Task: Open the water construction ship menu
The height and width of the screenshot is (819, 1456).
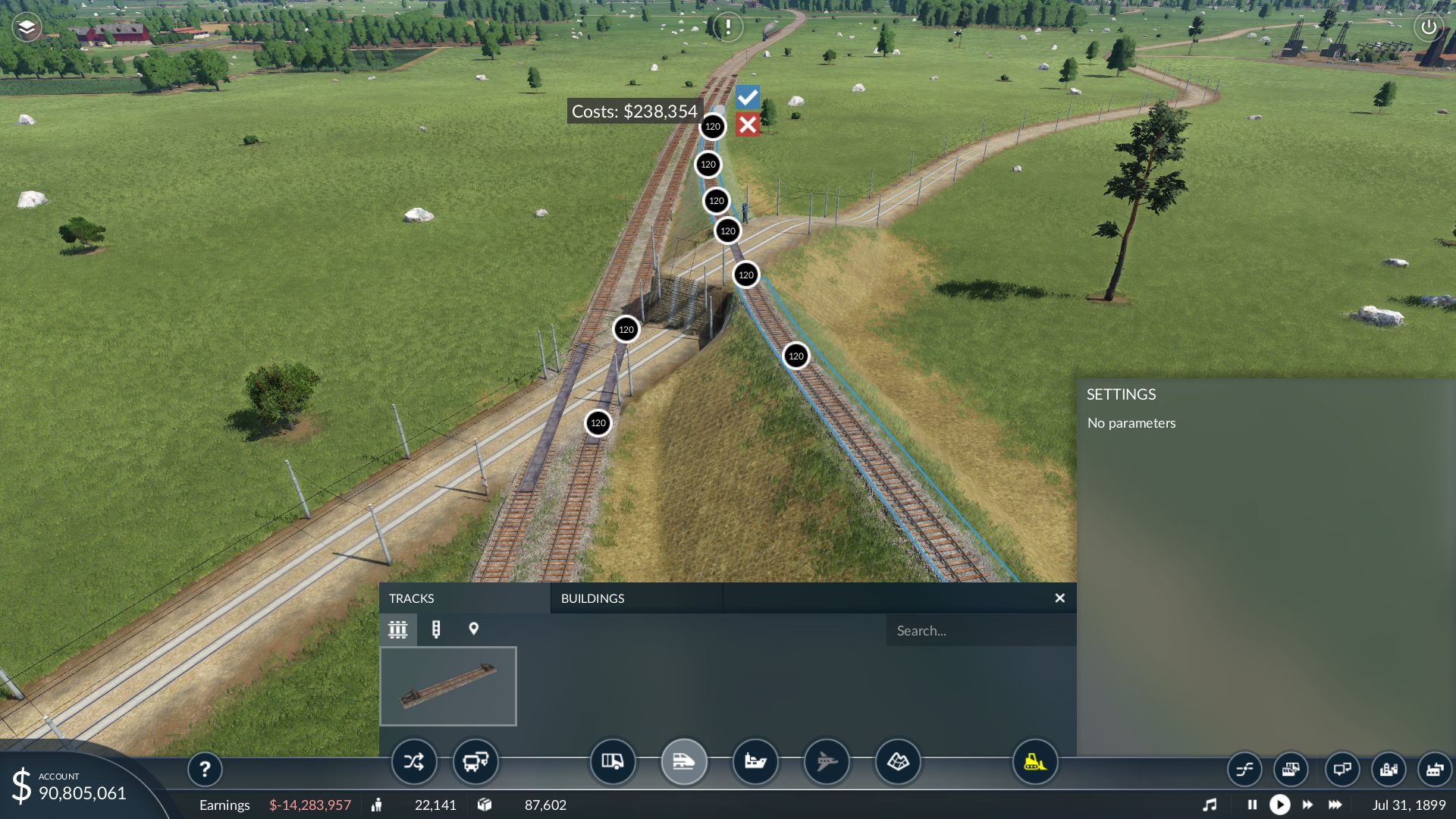Action: (x=755, y=761)
